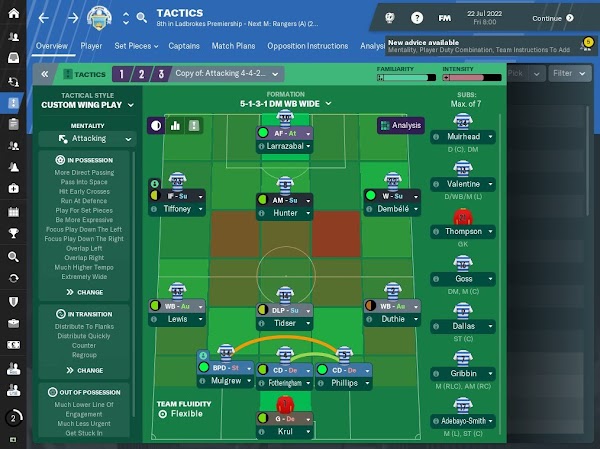Change the In Transition instructions
This screenshot has height=449, width=600.
[85, 368]
